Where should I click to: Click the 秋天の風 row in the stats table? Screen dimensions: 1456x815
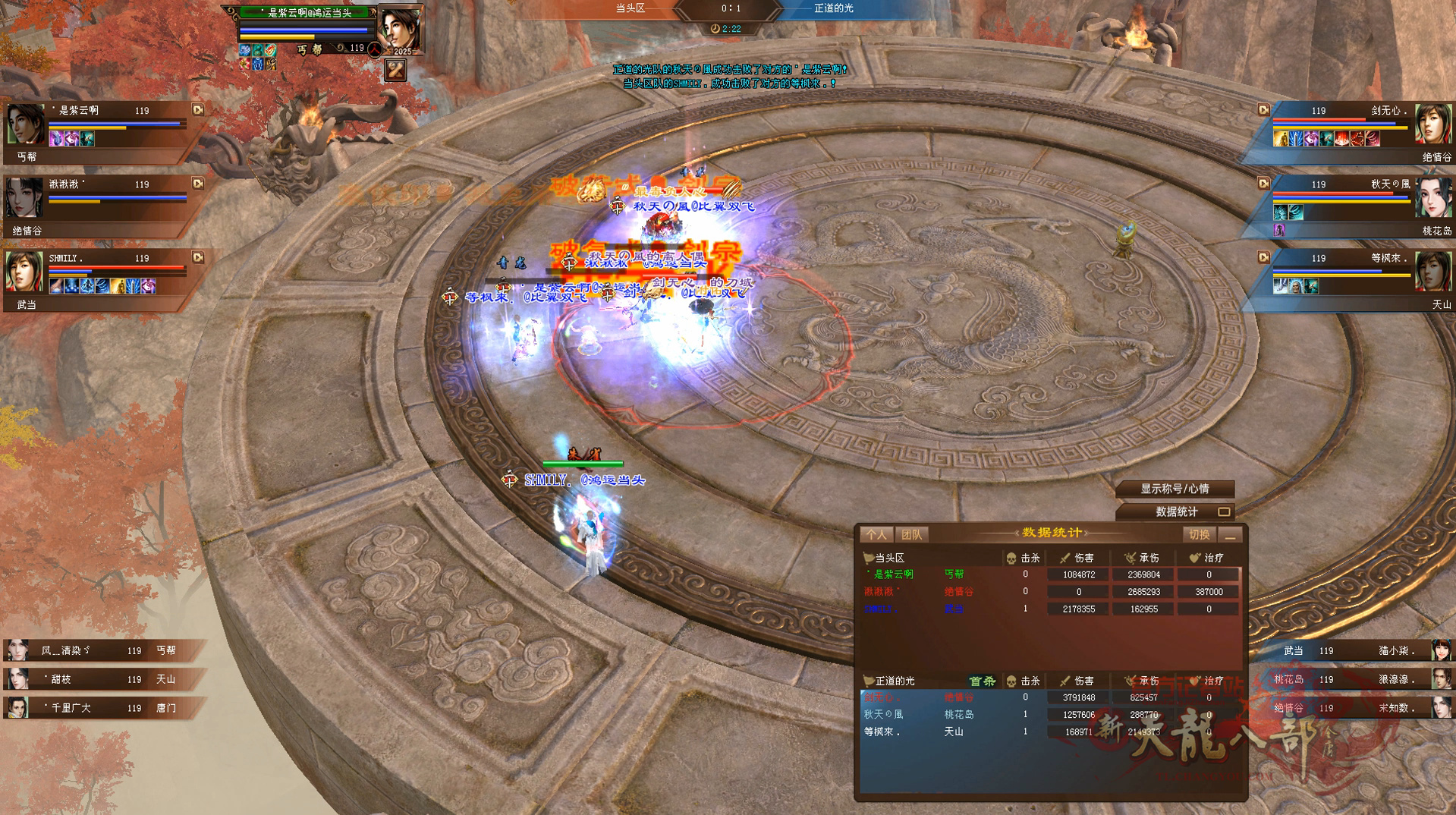pyautogui.click(x=1047, y=715)
